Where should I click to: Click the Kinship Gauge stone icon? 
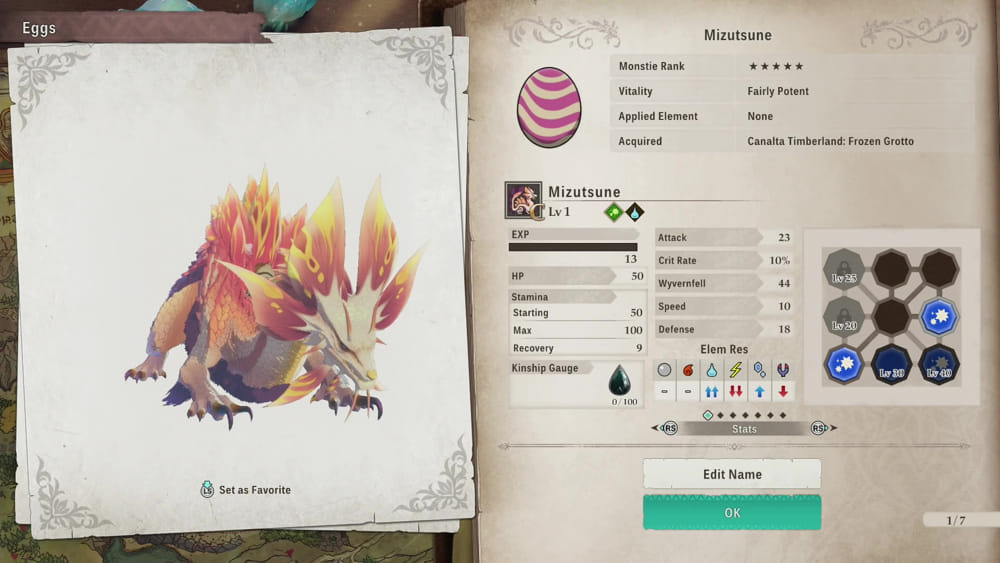pos(620,381)
